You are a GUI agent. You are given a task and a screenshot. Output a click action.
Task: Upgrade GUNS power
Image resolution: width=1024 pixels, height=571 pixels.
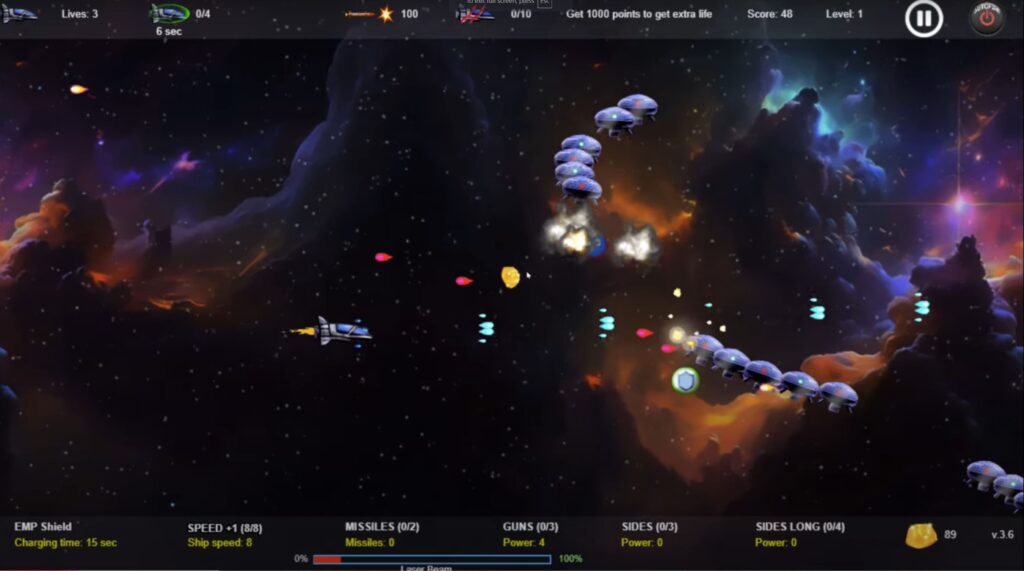tap(530, 527)
